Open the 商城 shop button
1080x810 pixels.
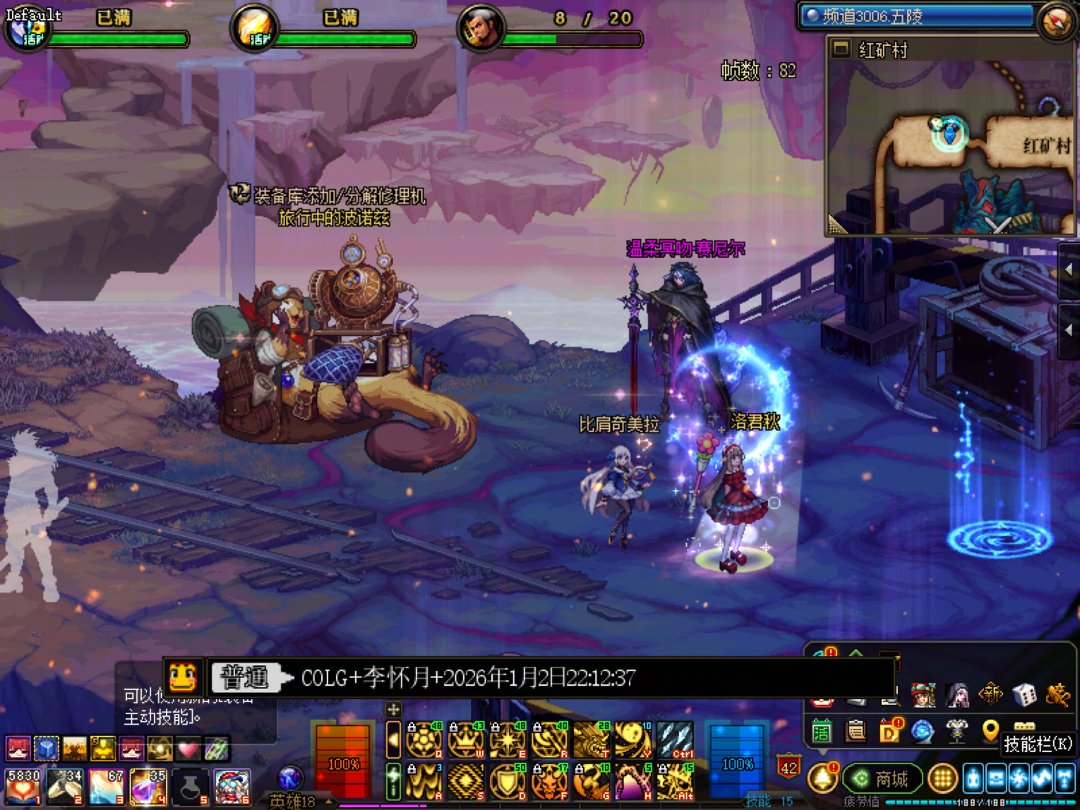[x=883, y=778]
